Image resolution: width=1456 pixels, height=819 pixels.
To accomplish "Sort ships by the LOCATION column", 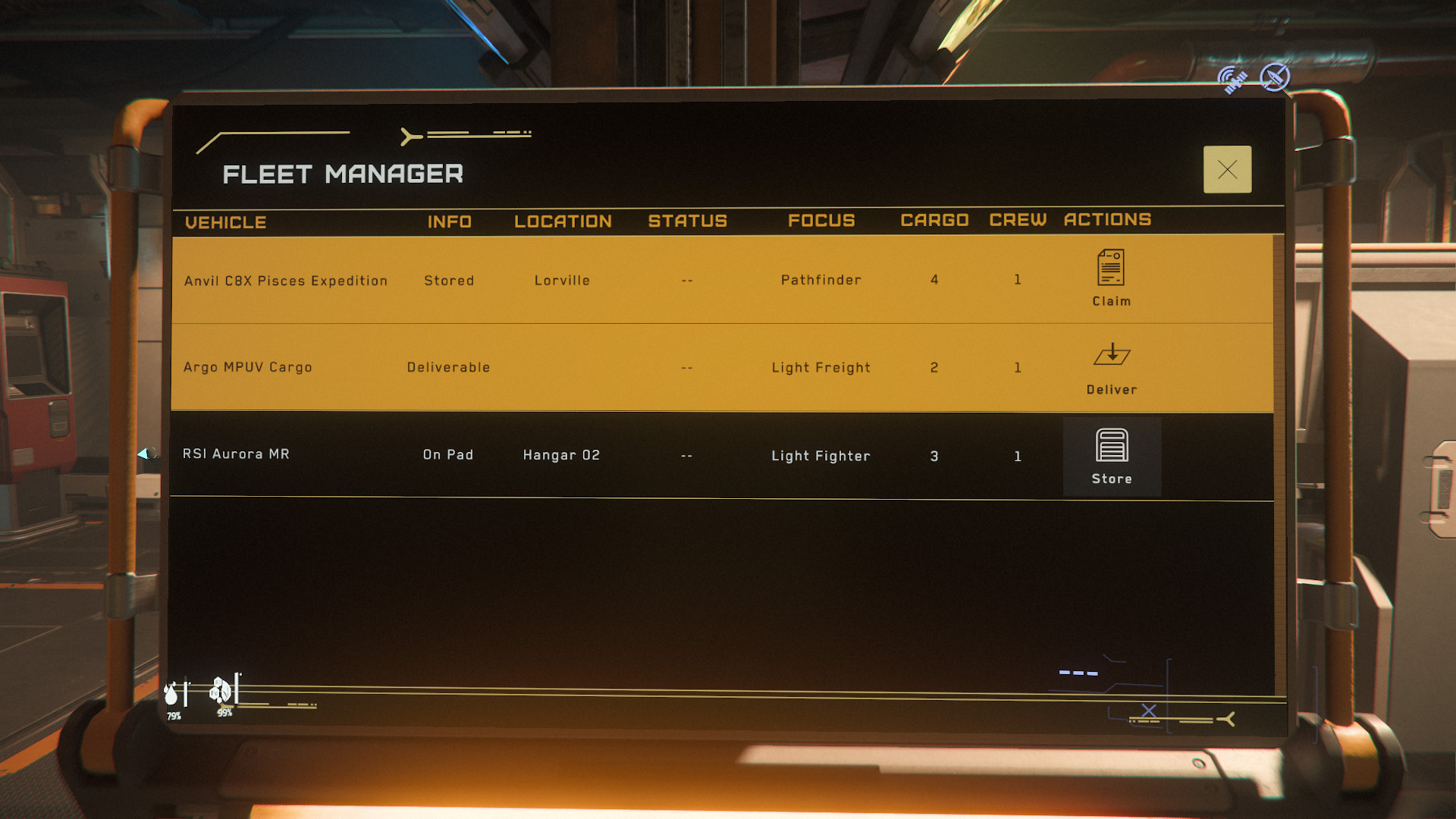I will tap(562, 221).
